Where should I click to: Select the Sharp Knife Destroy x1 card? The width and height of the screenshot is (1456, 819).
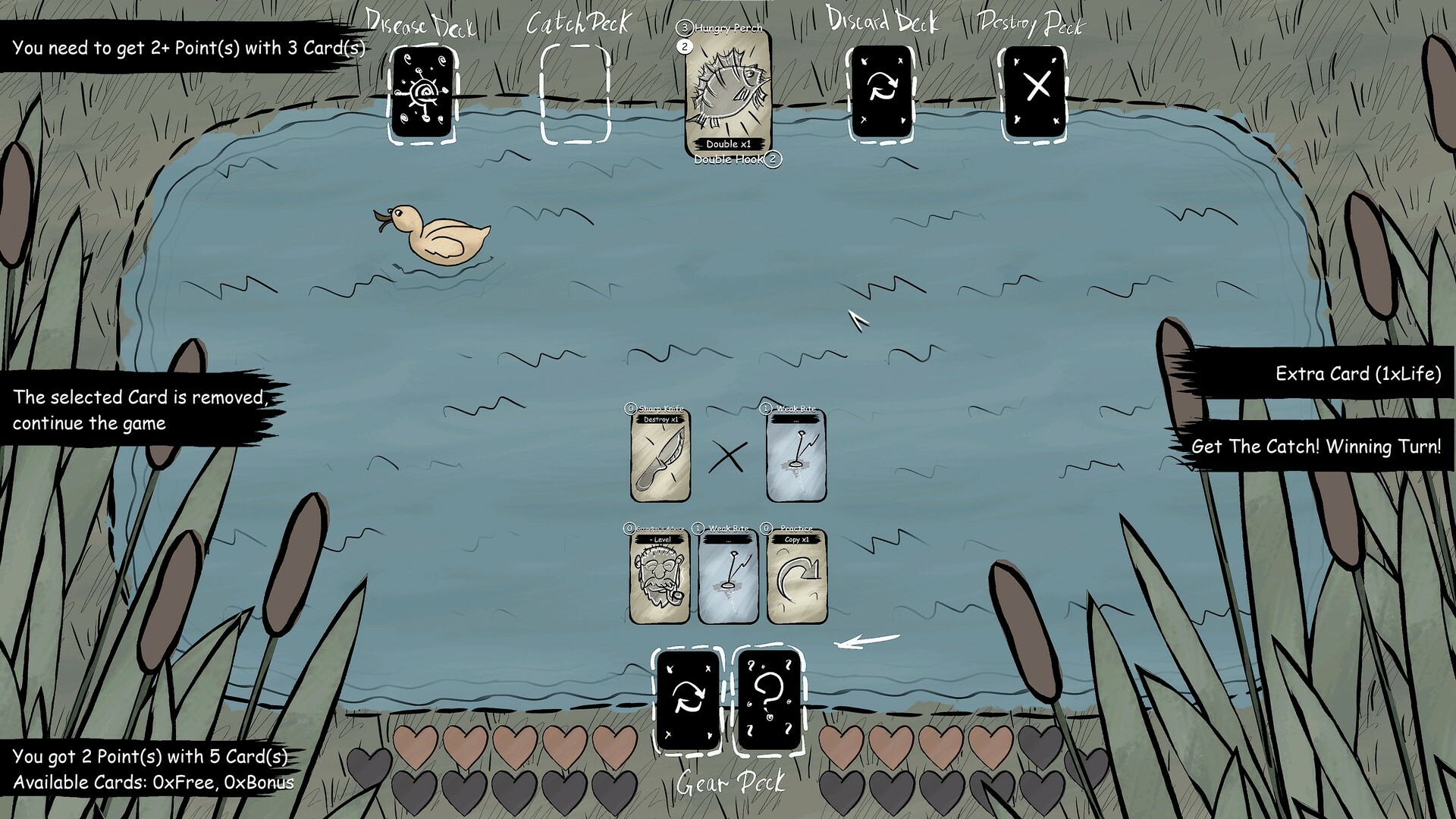[660, 455]
